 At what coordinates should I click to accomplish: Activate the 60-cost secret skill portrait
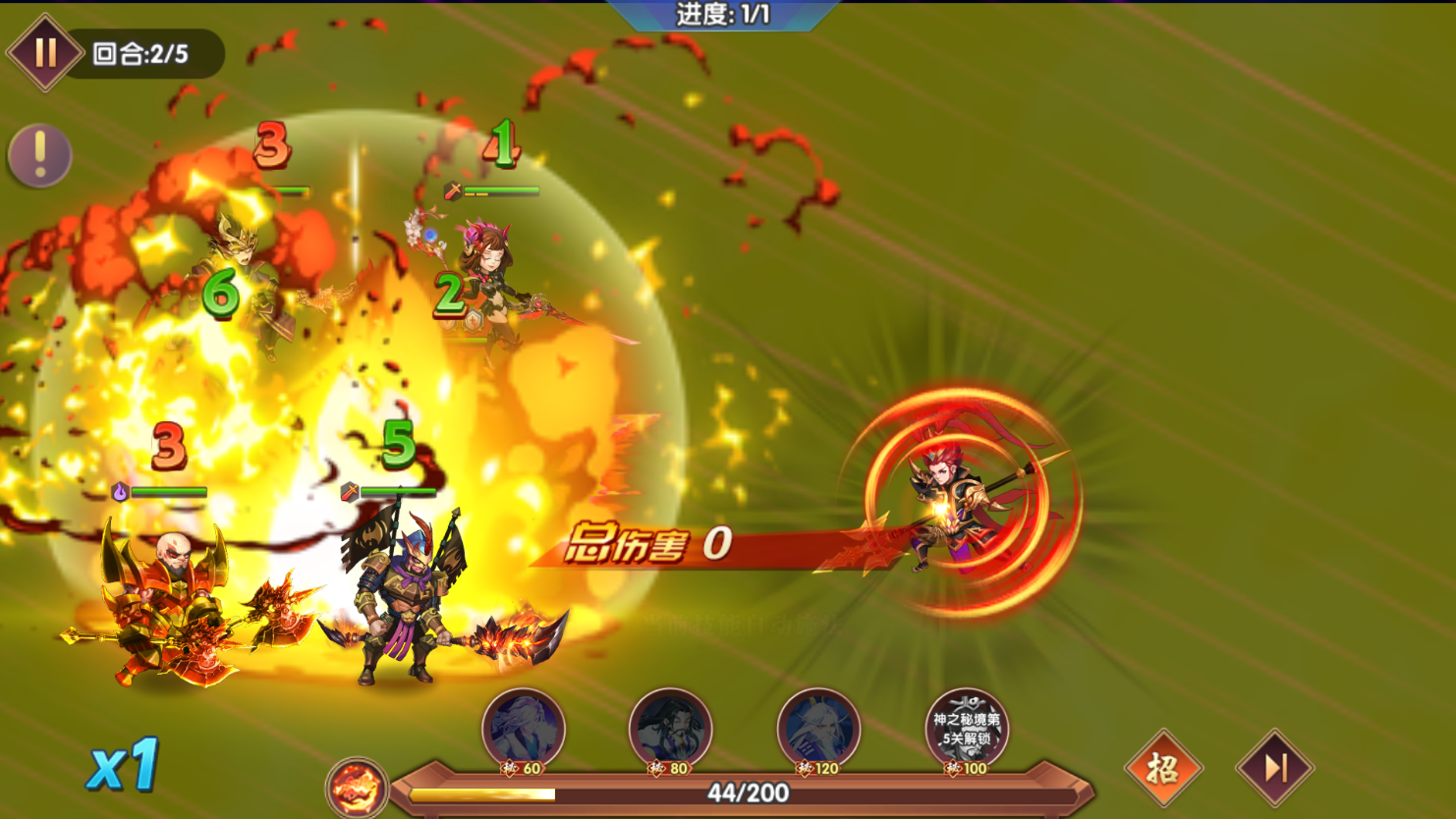point(524,729)
